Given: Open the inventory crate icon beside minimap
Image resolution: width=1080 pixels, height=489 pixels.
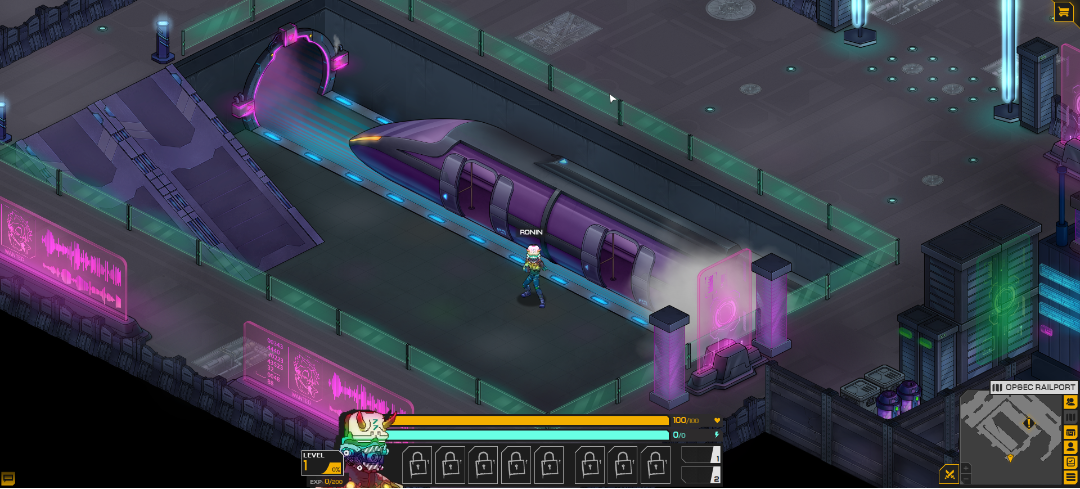Looking at the screenshot, I should pyautogui.click(x=1071, y=431).
